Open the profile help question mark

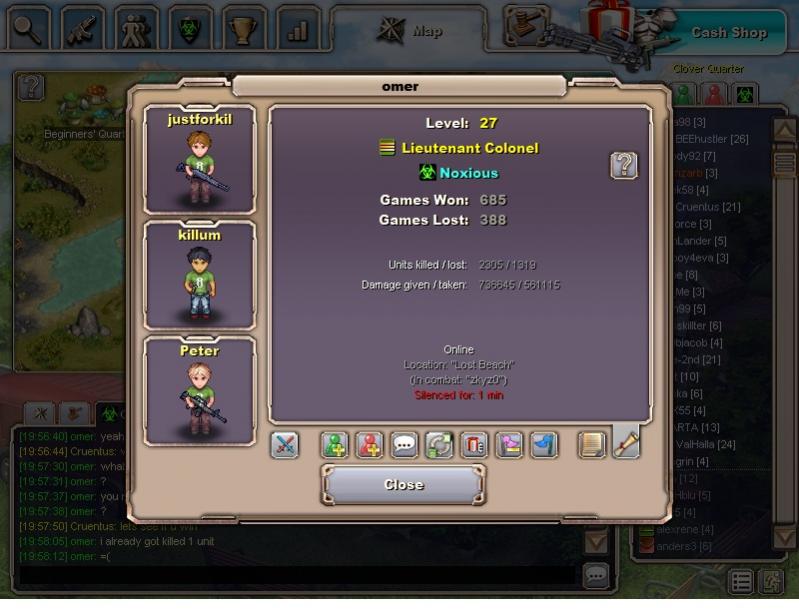[x=624, y=165]
